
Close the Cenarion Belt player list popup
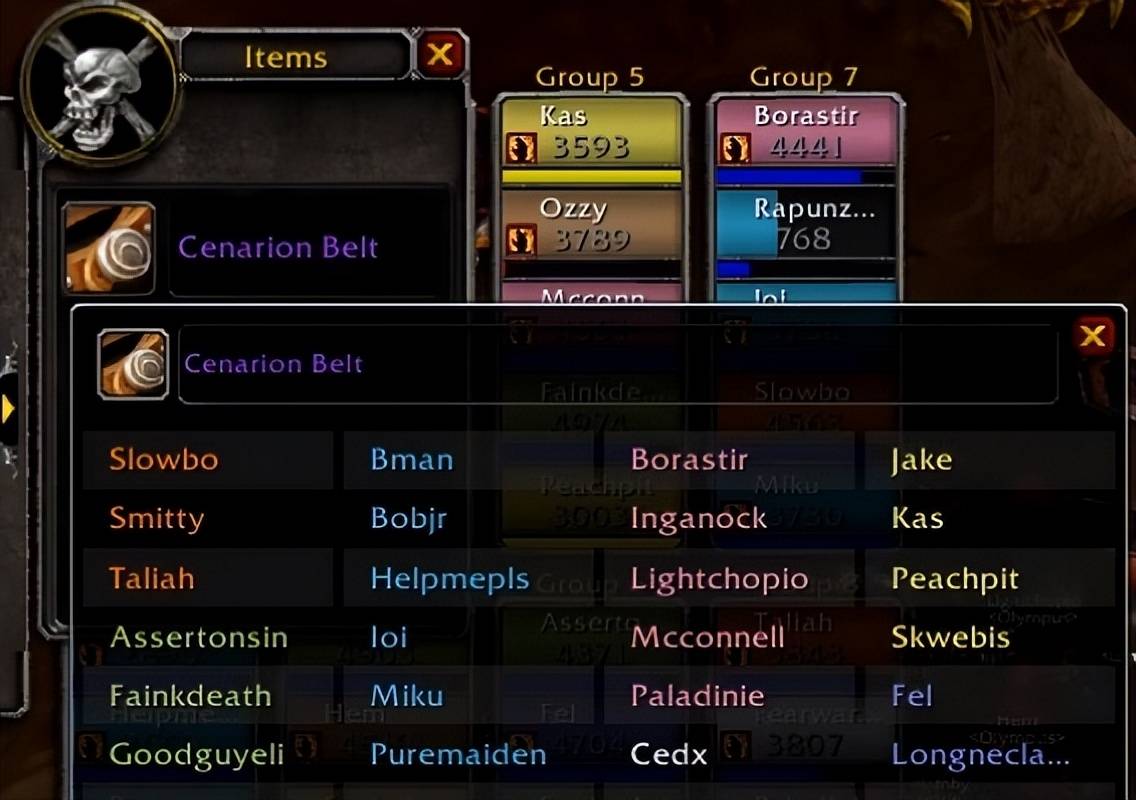(1093, 336)
